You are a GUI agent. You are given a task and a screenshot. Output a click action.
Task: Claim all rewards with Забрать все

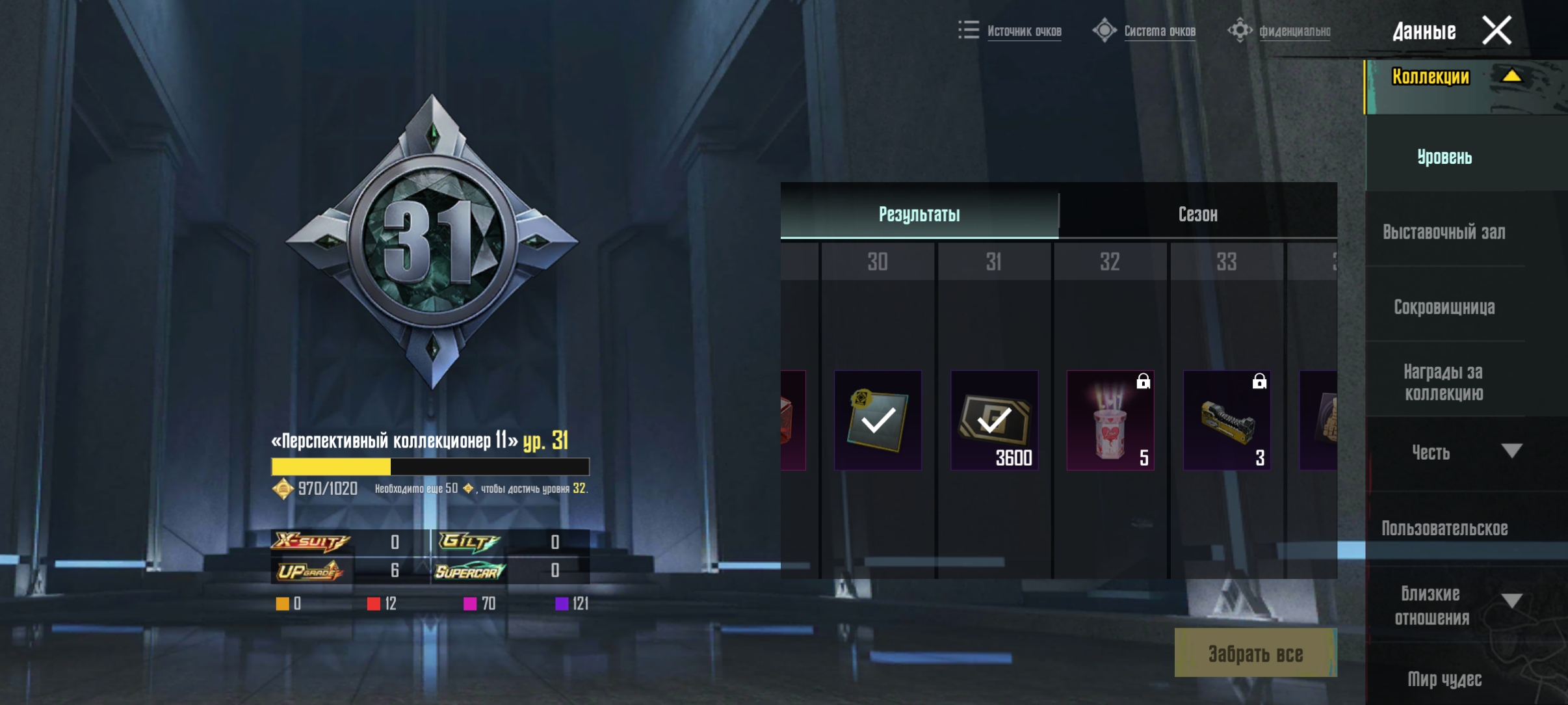tap(1255, 654)
